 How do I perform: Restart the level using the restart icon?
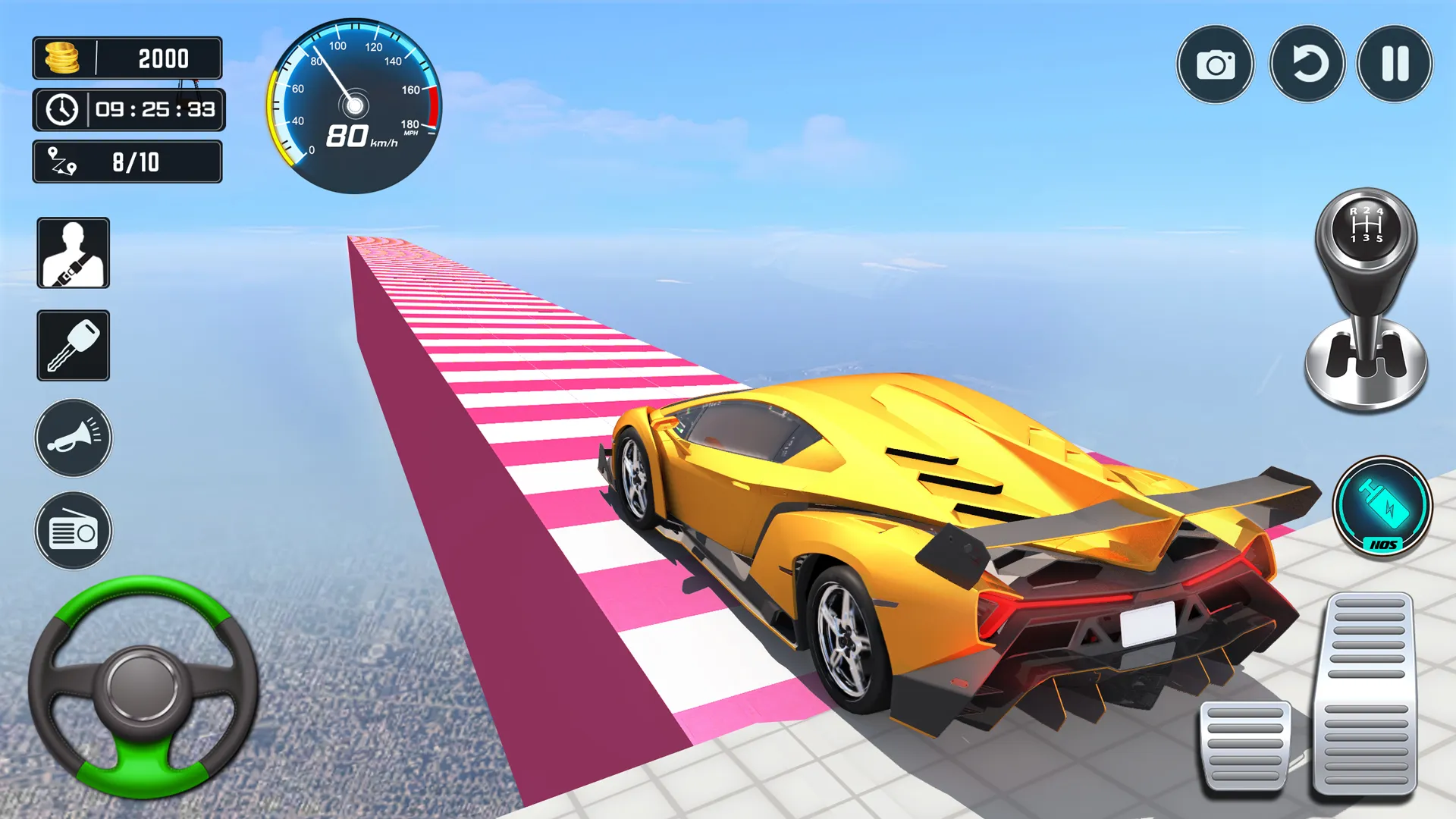(x=1307, y=64)
